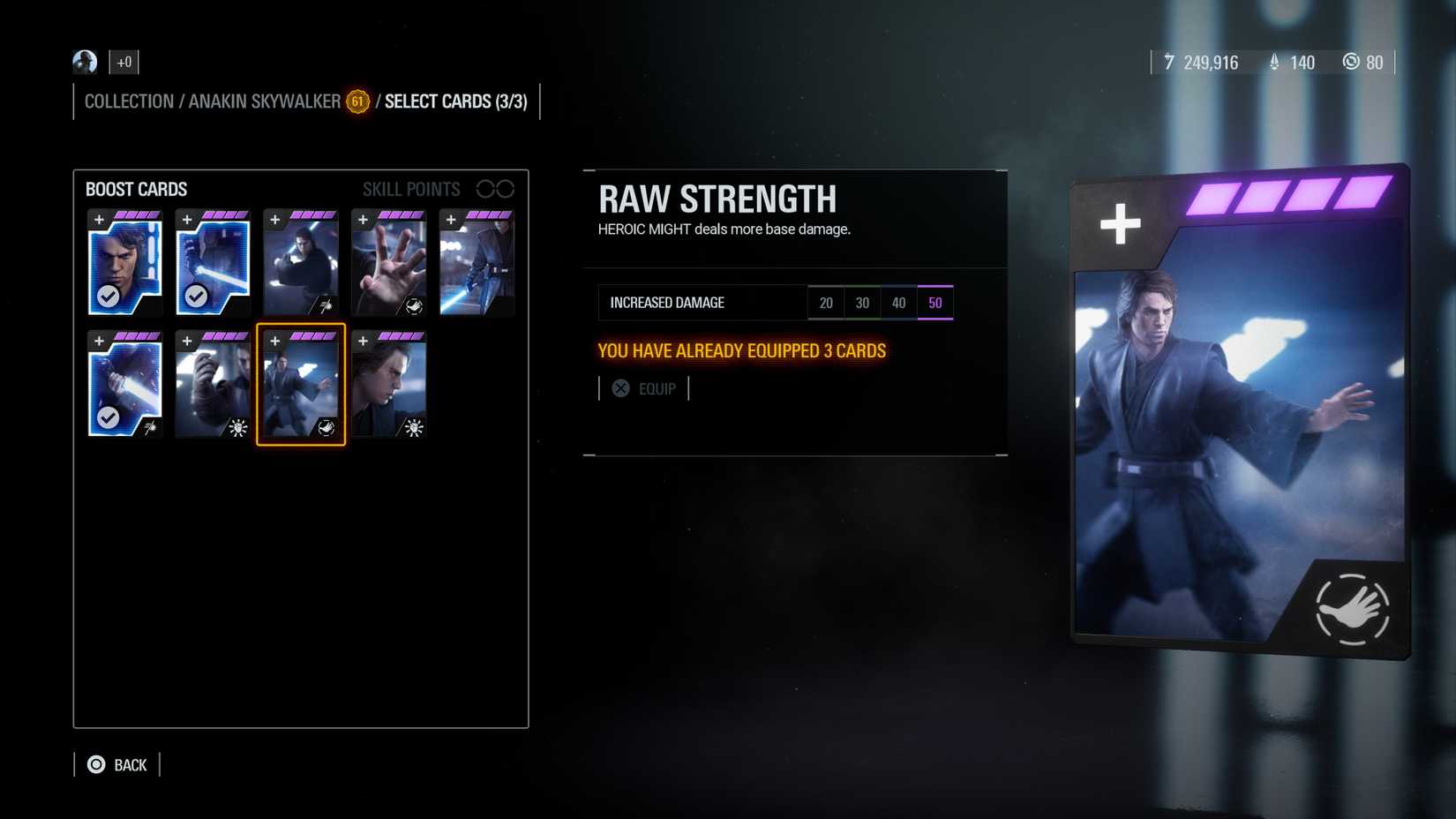Click the EQUIP button
The image size is (1456, 819).
[645, 388]
